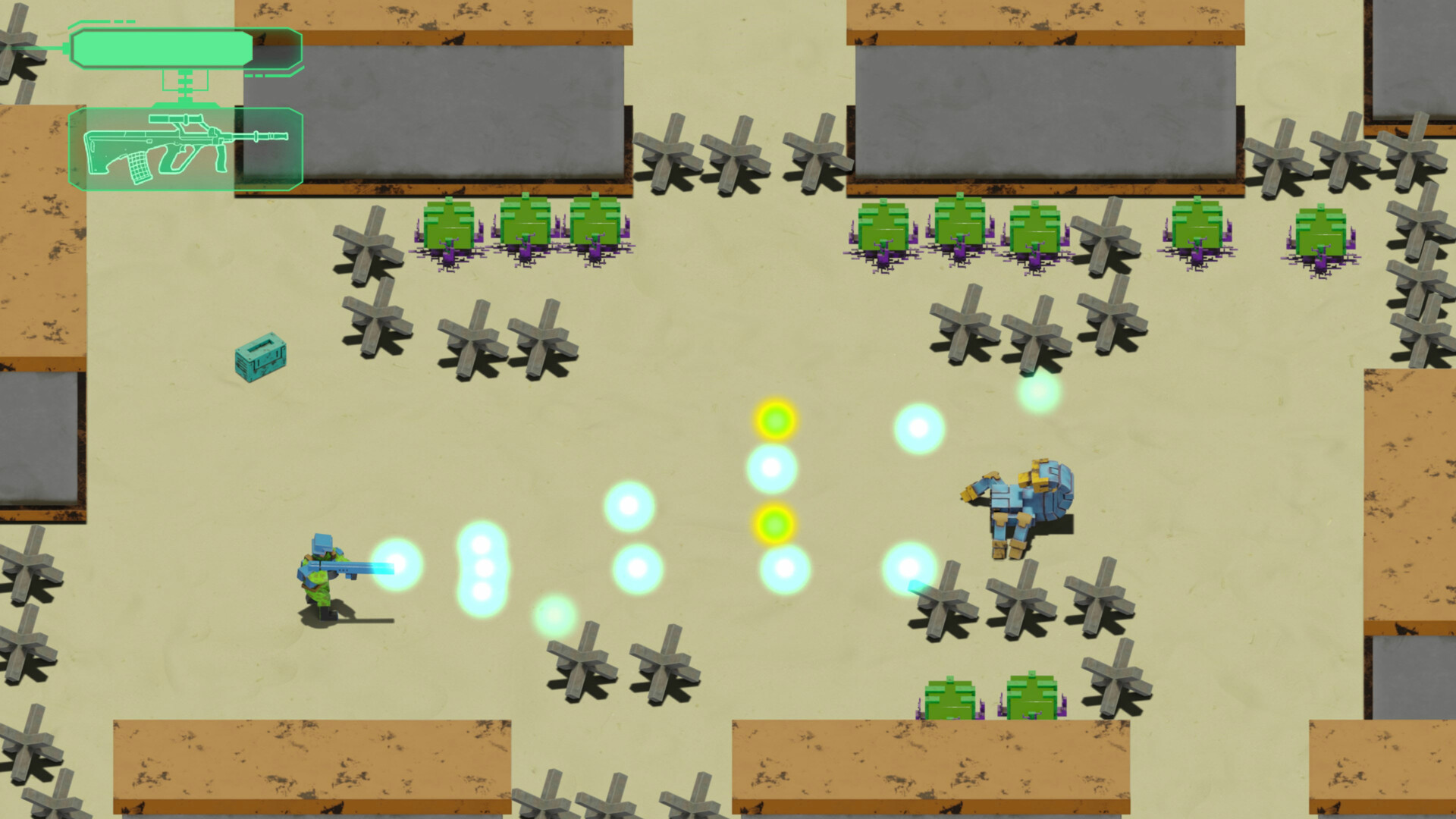Click the magazine on the HUD rifle outline

[x=140, y=167]
